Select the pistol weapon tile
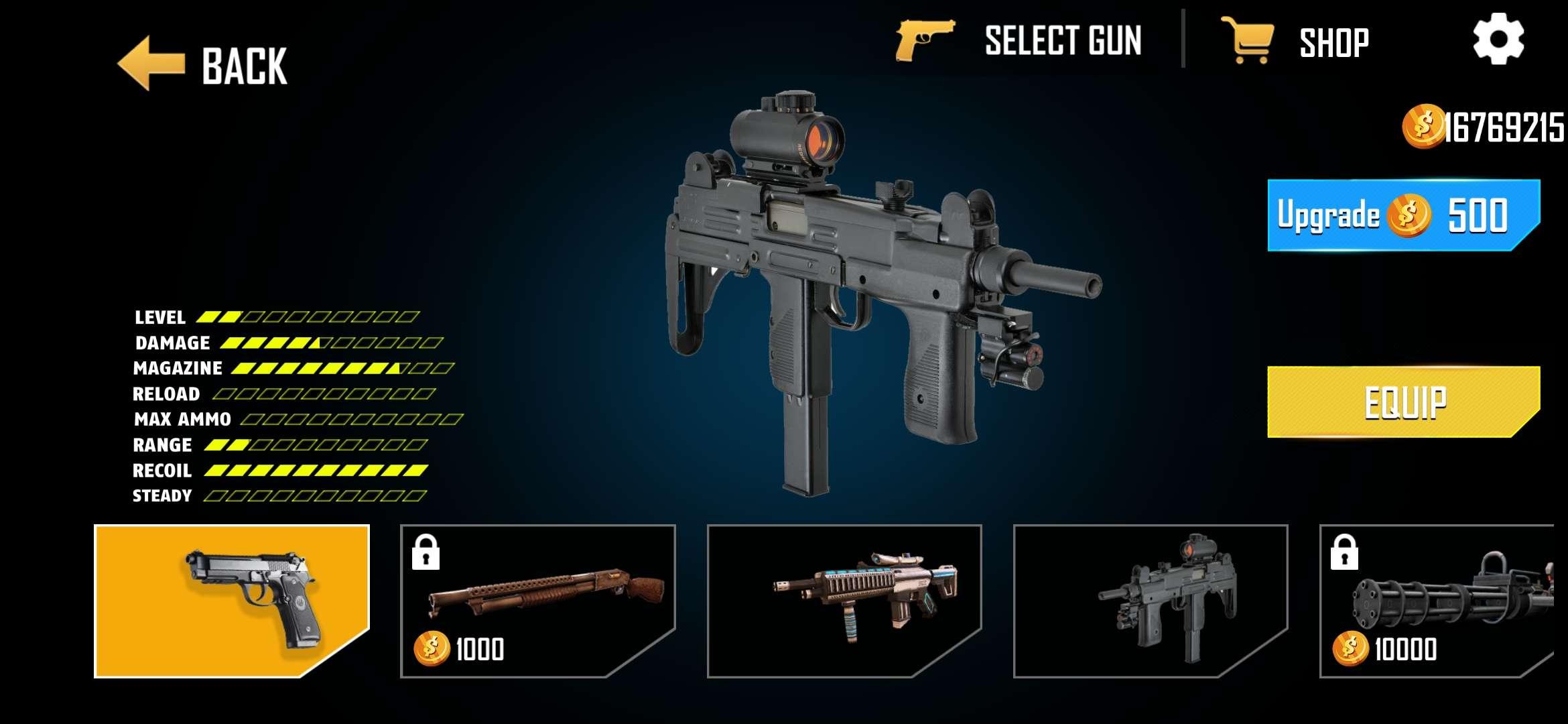The image size is (1568, 724). pos(232,601)
